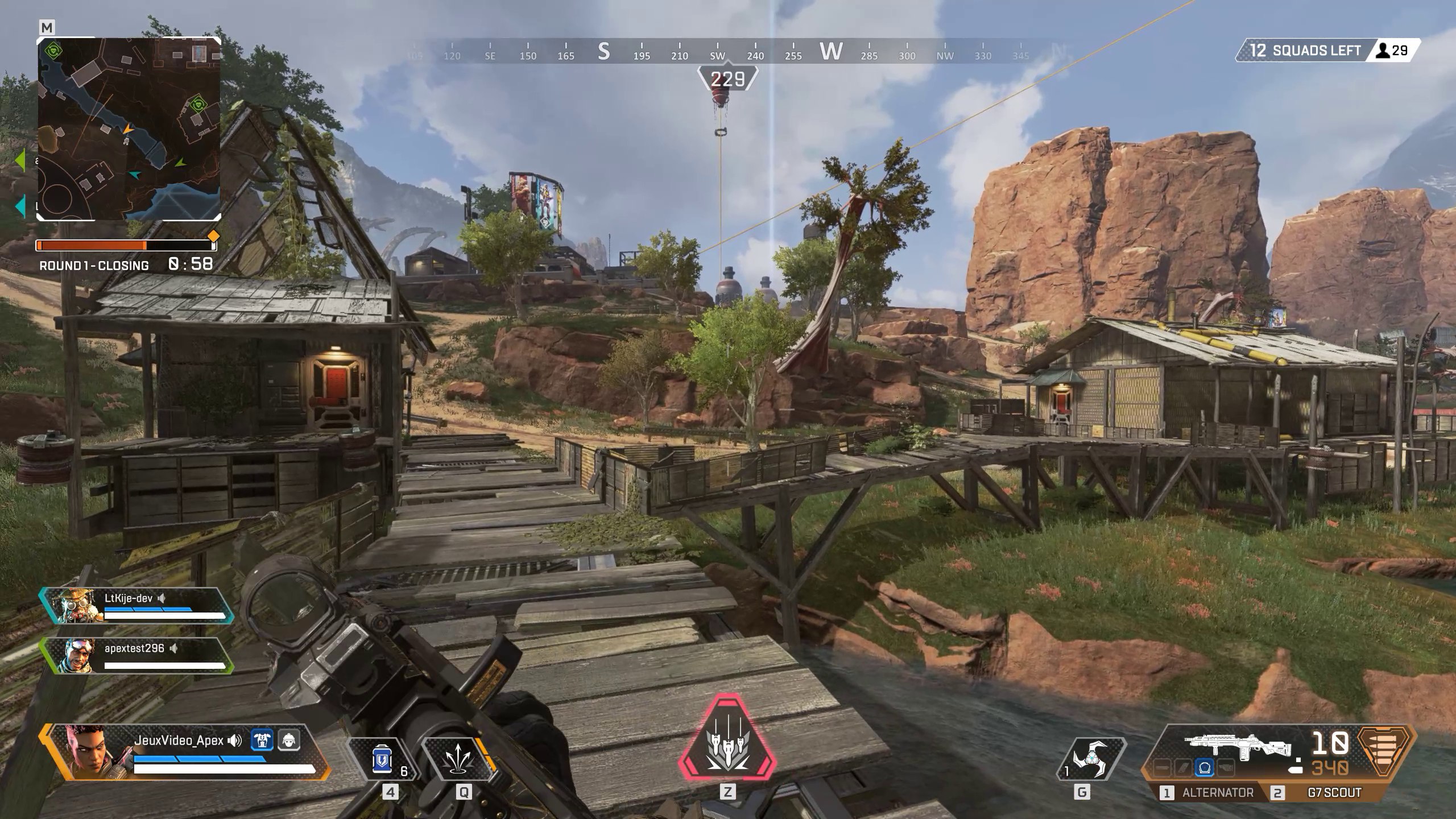Expand the minimap using the M indicator
1456x819 pixels.
(47, 26)
